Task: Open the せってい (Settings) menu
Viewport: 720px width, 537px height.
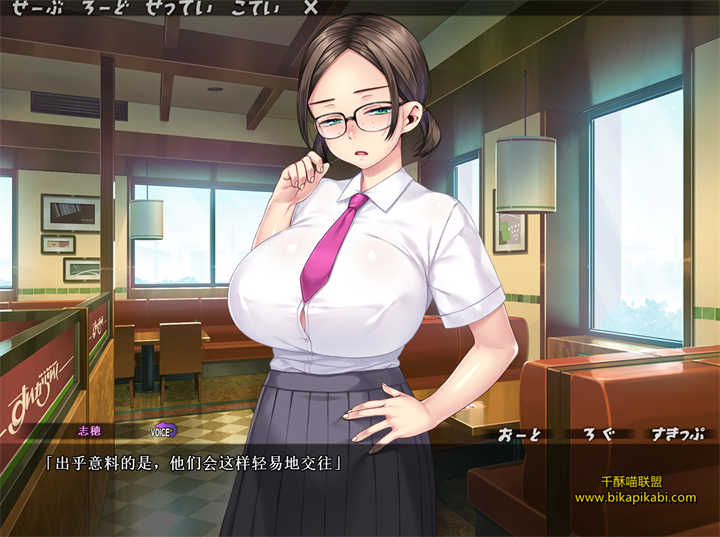Action: [x=177, y=7]
